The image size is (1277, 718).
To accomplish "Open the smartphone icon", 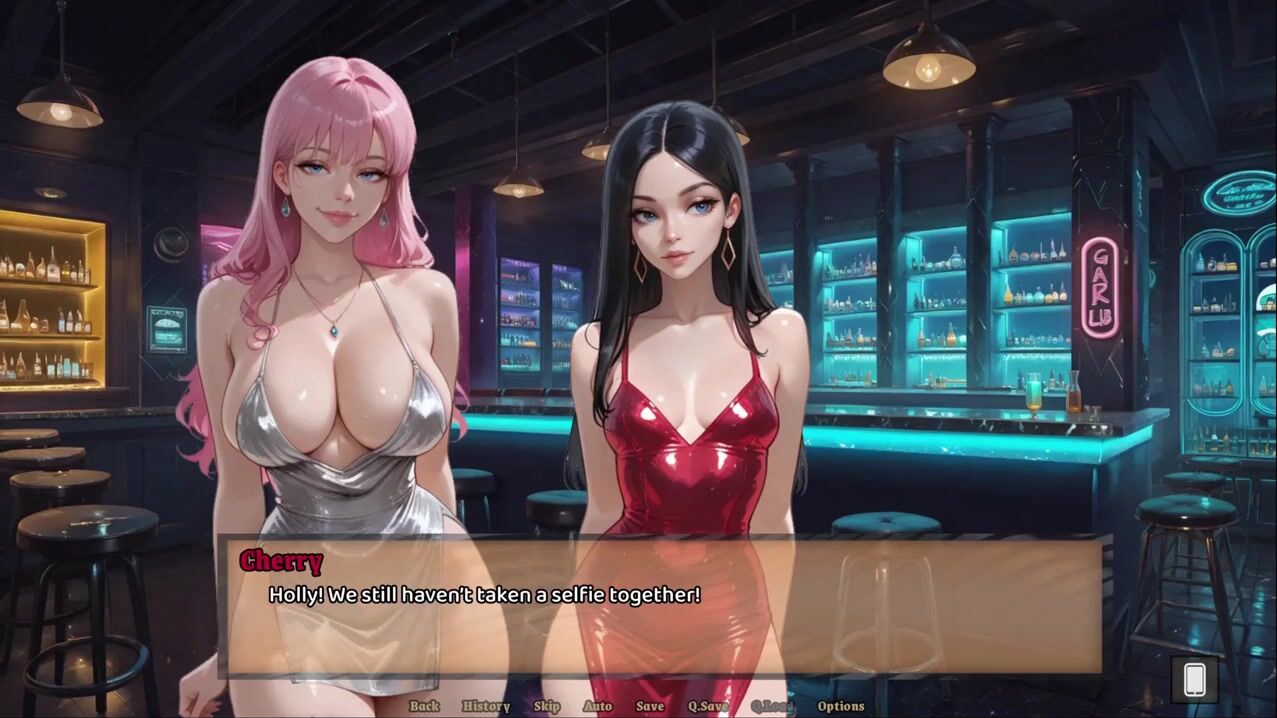I will 1194,680.
